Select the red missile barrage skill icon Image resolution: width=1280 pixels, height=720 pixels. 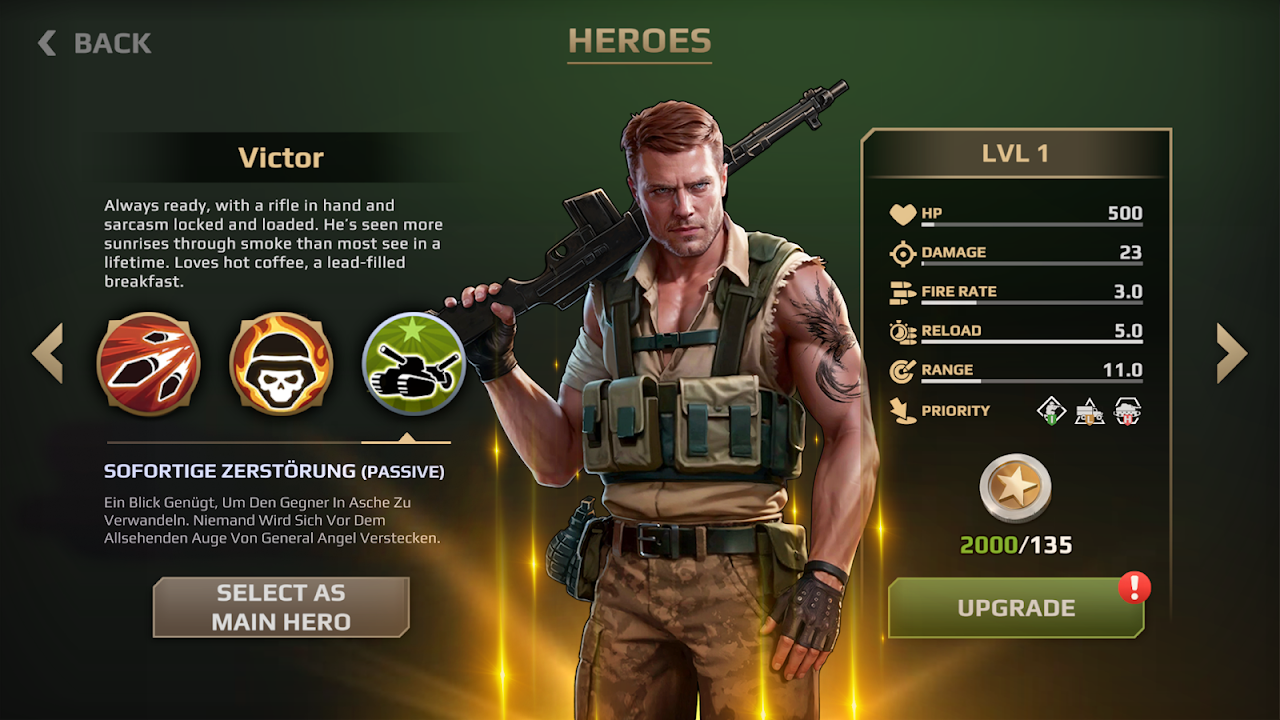tap(149, 364)
